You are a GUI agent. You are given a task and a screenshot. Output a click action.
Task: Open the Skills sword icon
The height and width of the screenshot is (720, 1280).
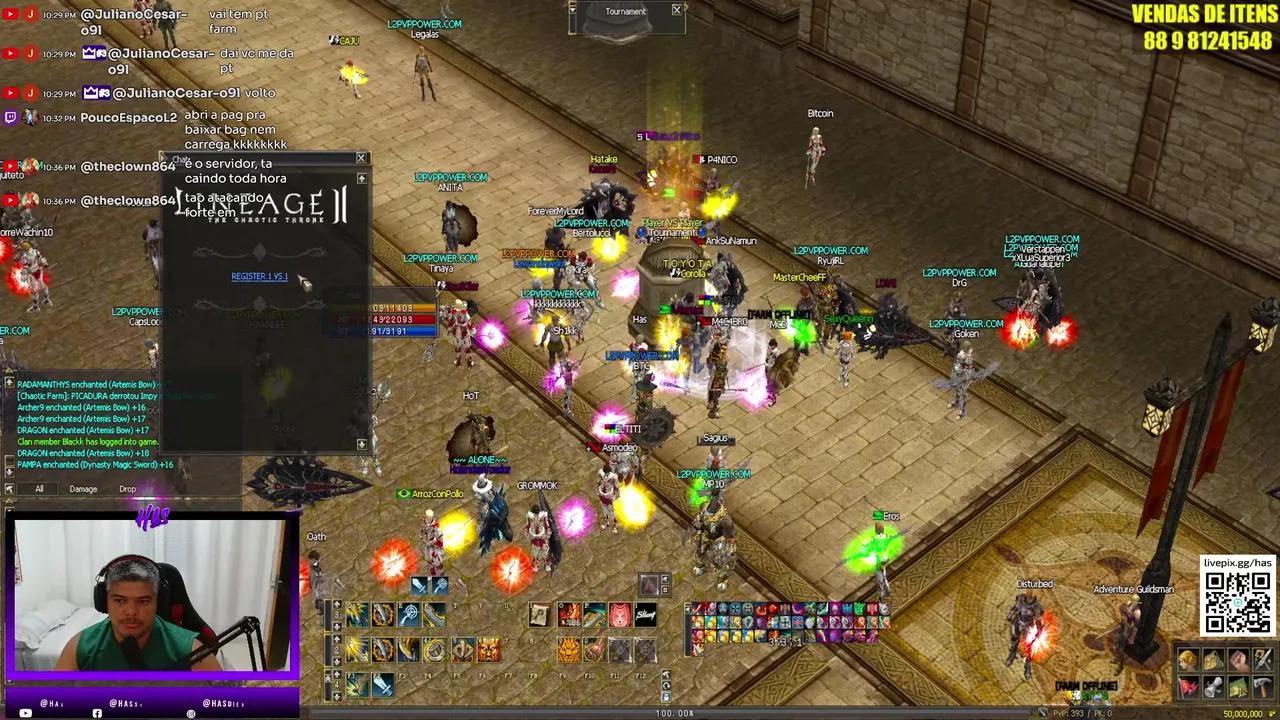(1263, 659)
